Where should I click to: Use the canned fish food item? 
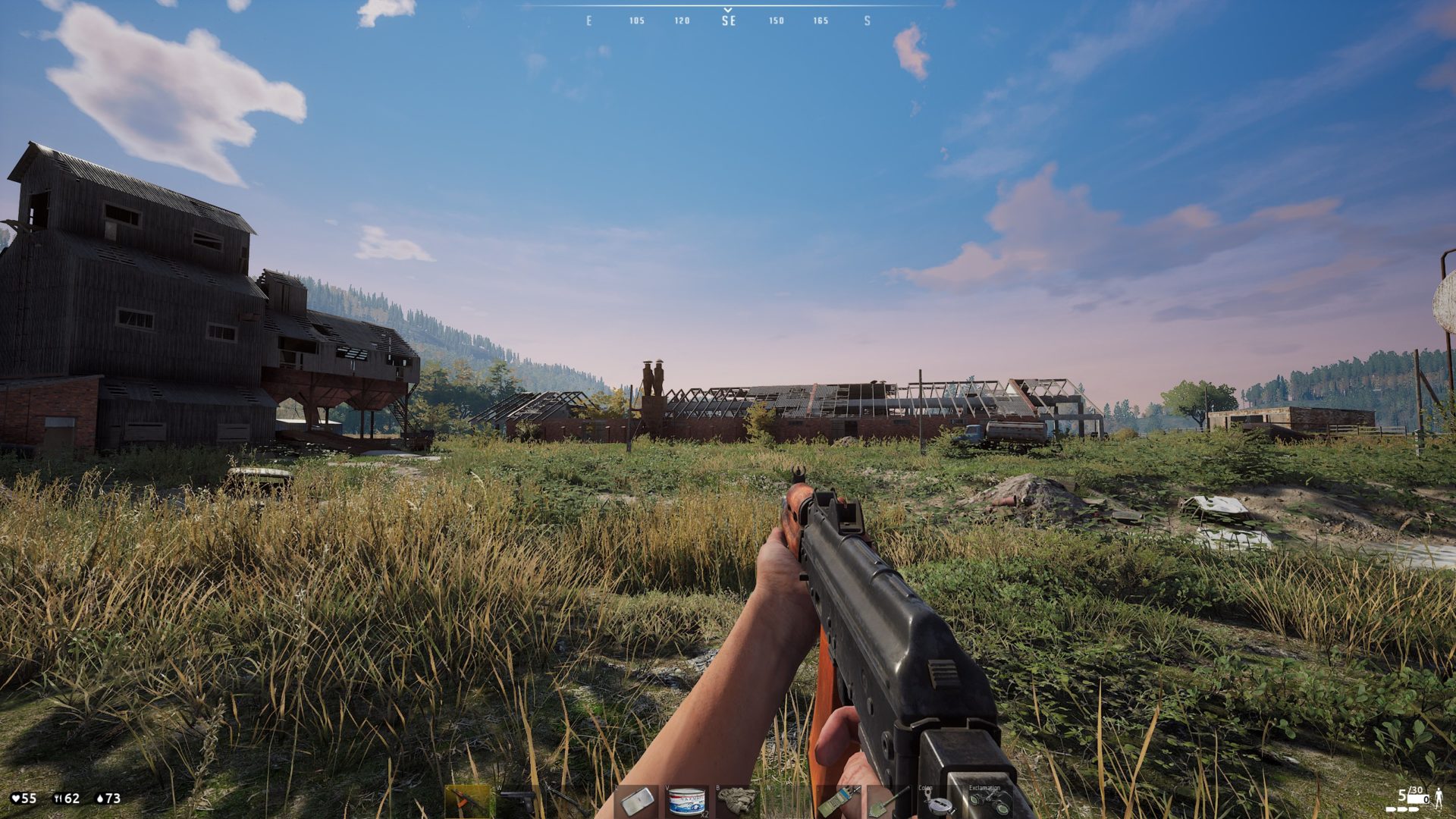pyautogui.click(x=686, y=802)
